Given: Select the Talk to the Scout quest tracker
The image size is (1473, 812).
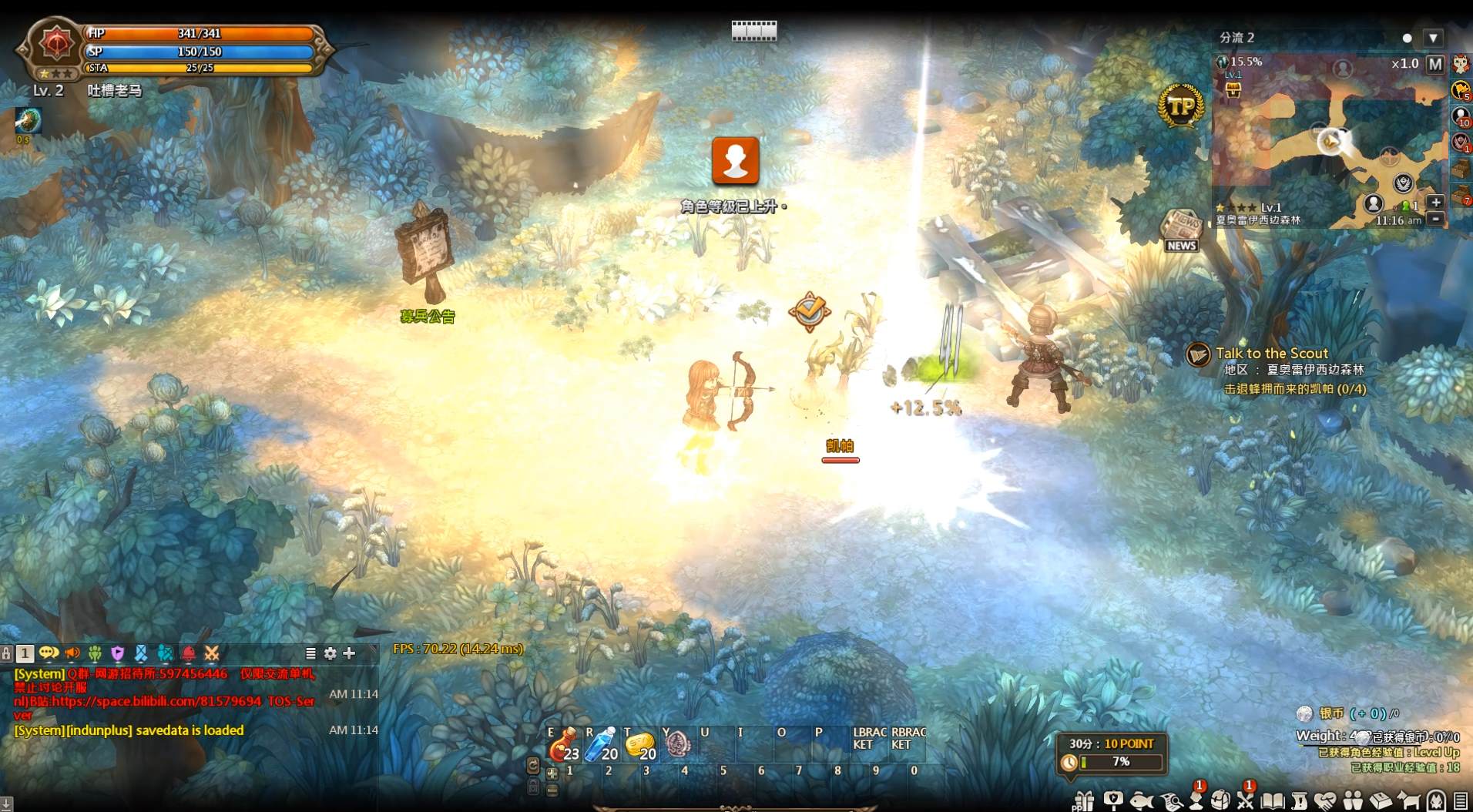Looking at the screenshot, I should (1272, 354).
